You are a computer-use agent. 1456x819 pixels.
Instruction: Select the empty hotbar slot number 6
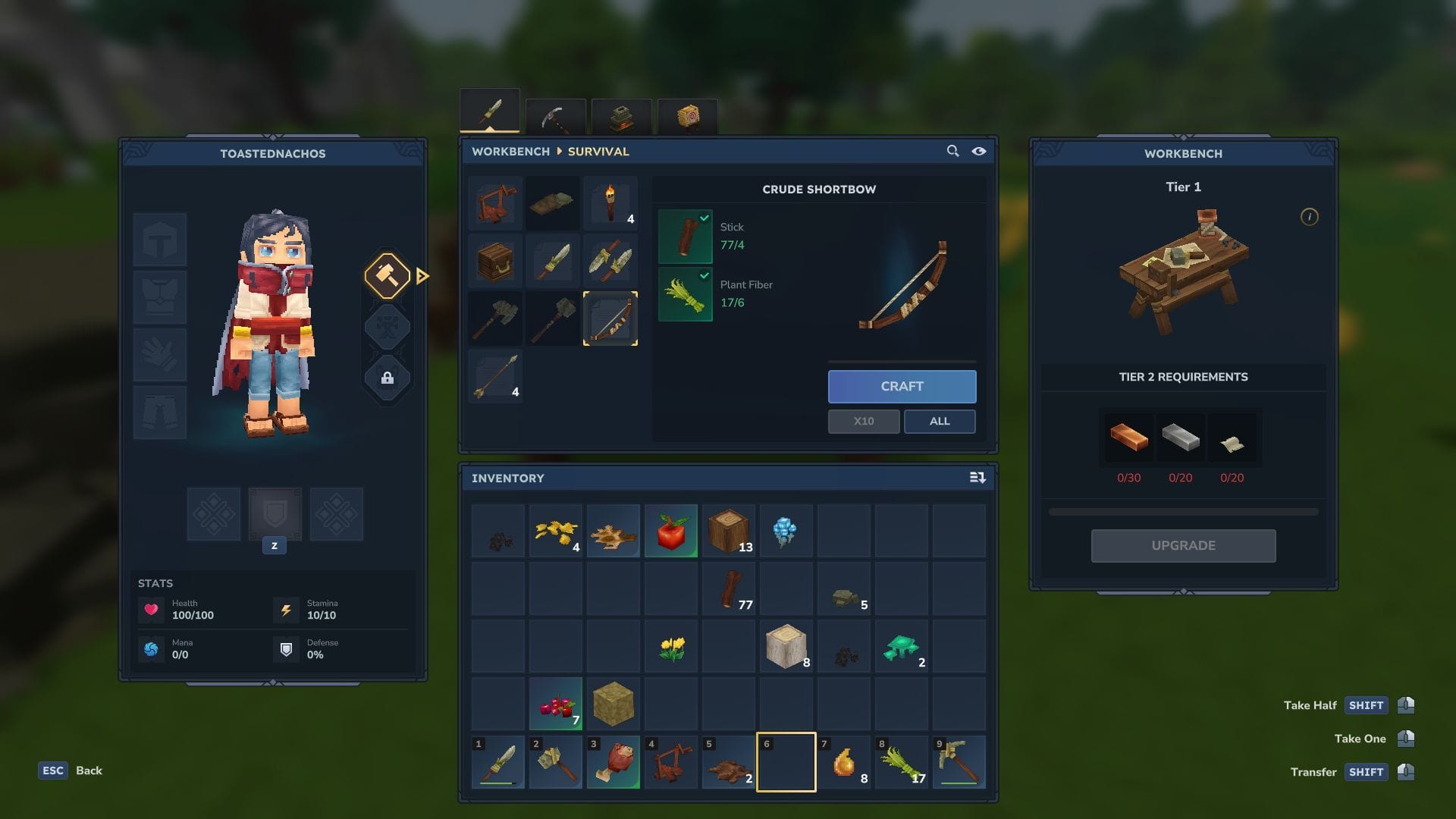(786, 762)
